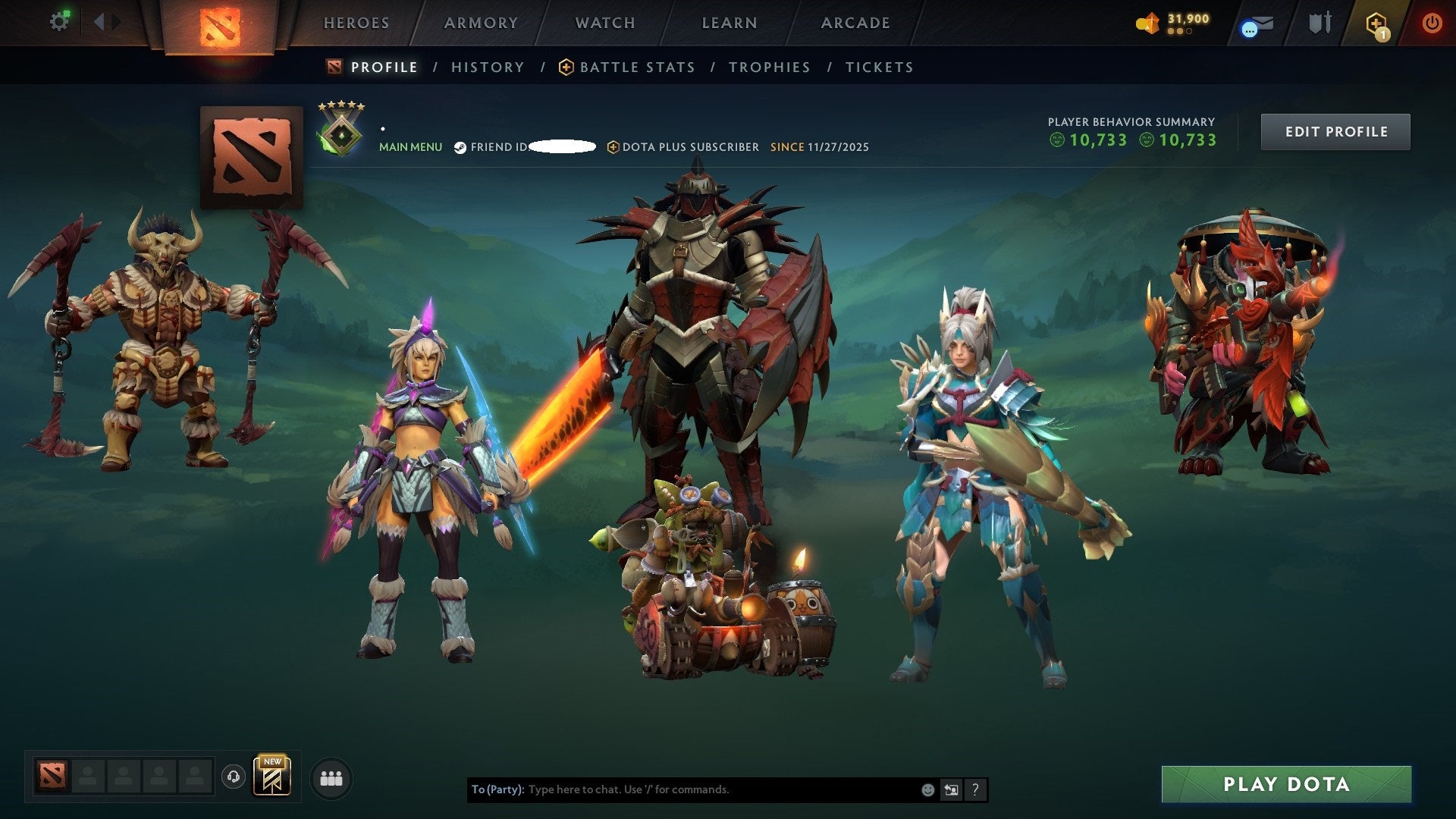Open the ARCADE menu
The width and height of the screenshot is (1456, 819).
click(855, 22)
